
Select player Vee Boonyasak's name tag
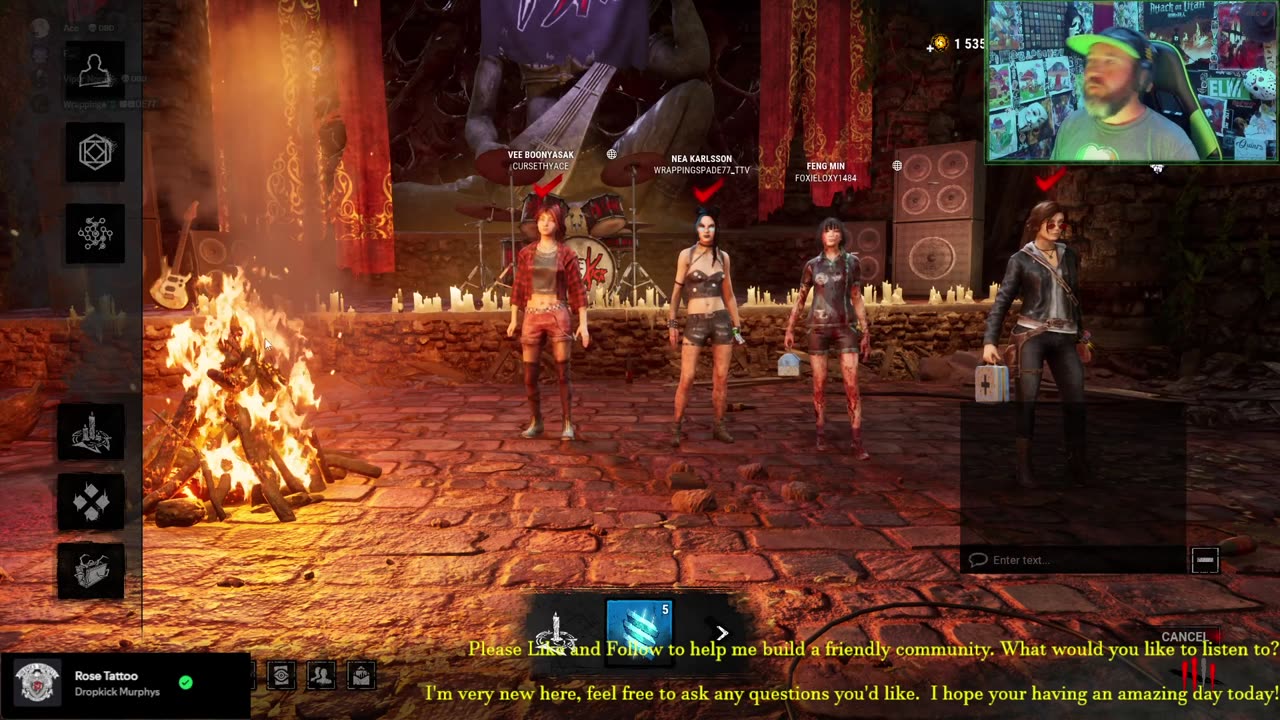540,160
